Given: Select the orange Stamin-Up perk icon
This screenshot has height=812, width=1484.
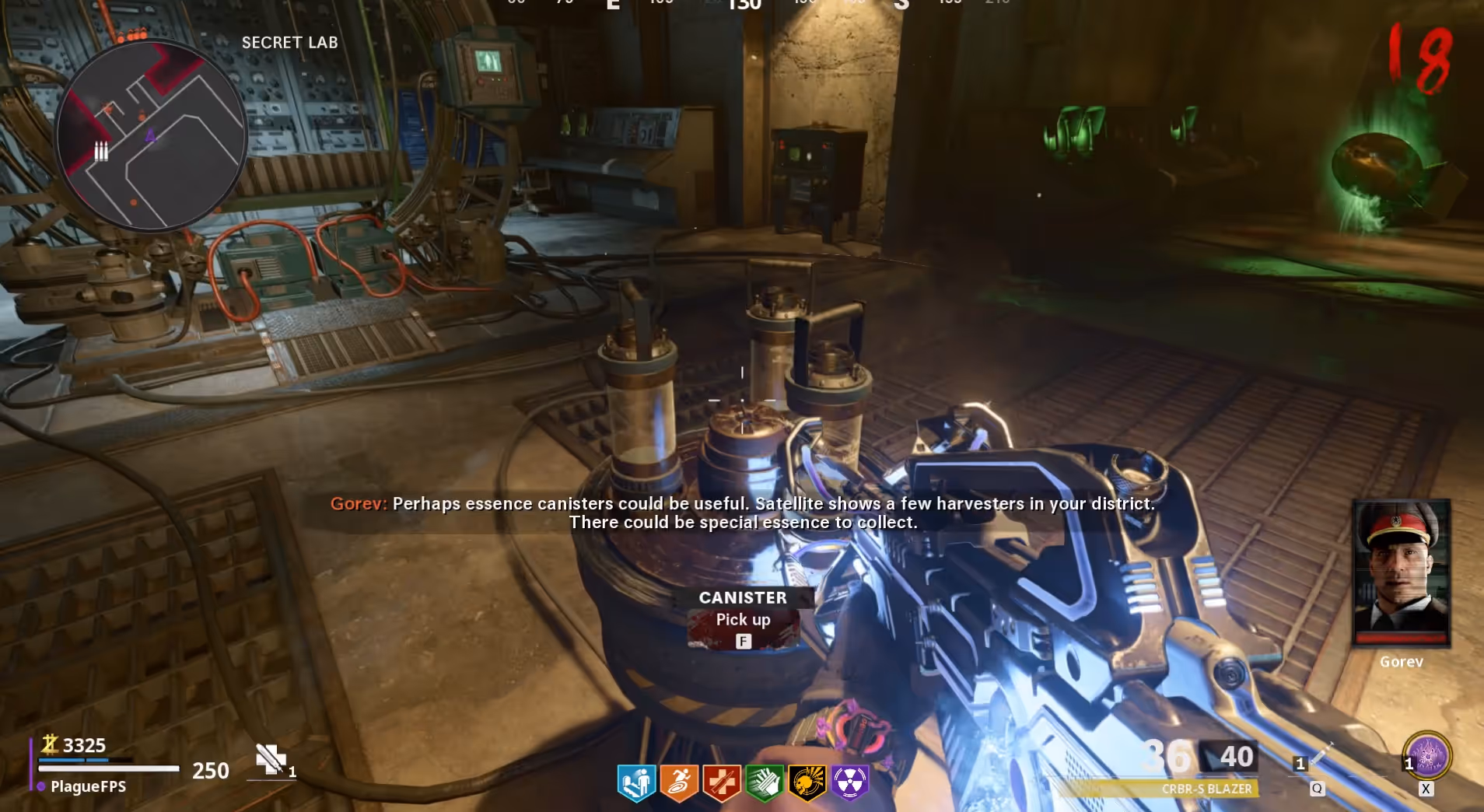Looking at the screenshot, I should pyautogui.click(x=679, y=782).
